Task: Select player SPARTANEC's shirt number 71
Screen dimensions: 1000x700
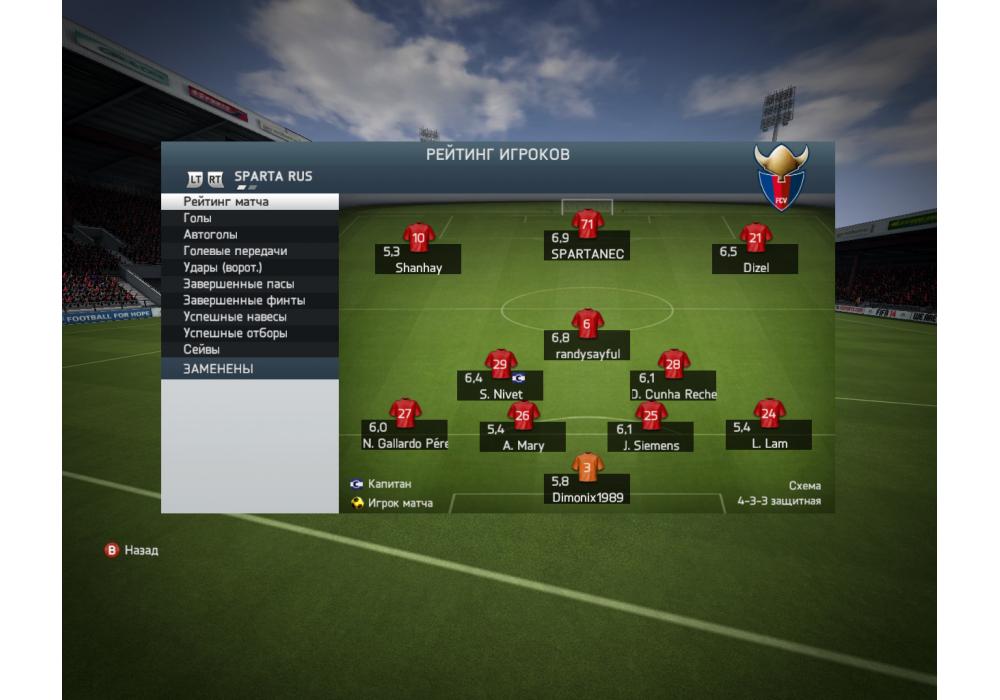Action: (587, 224)
